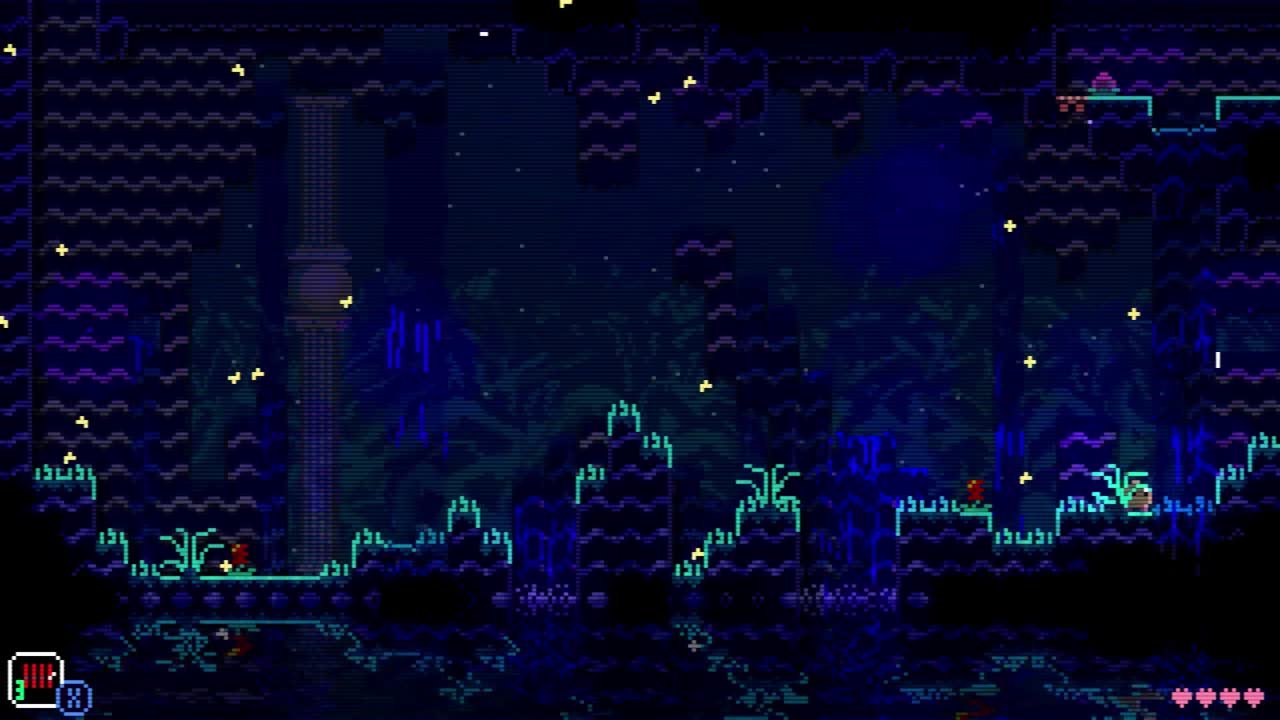
Task: Click the rightmost pink heart in the HUD
Action: (1254, 697)
